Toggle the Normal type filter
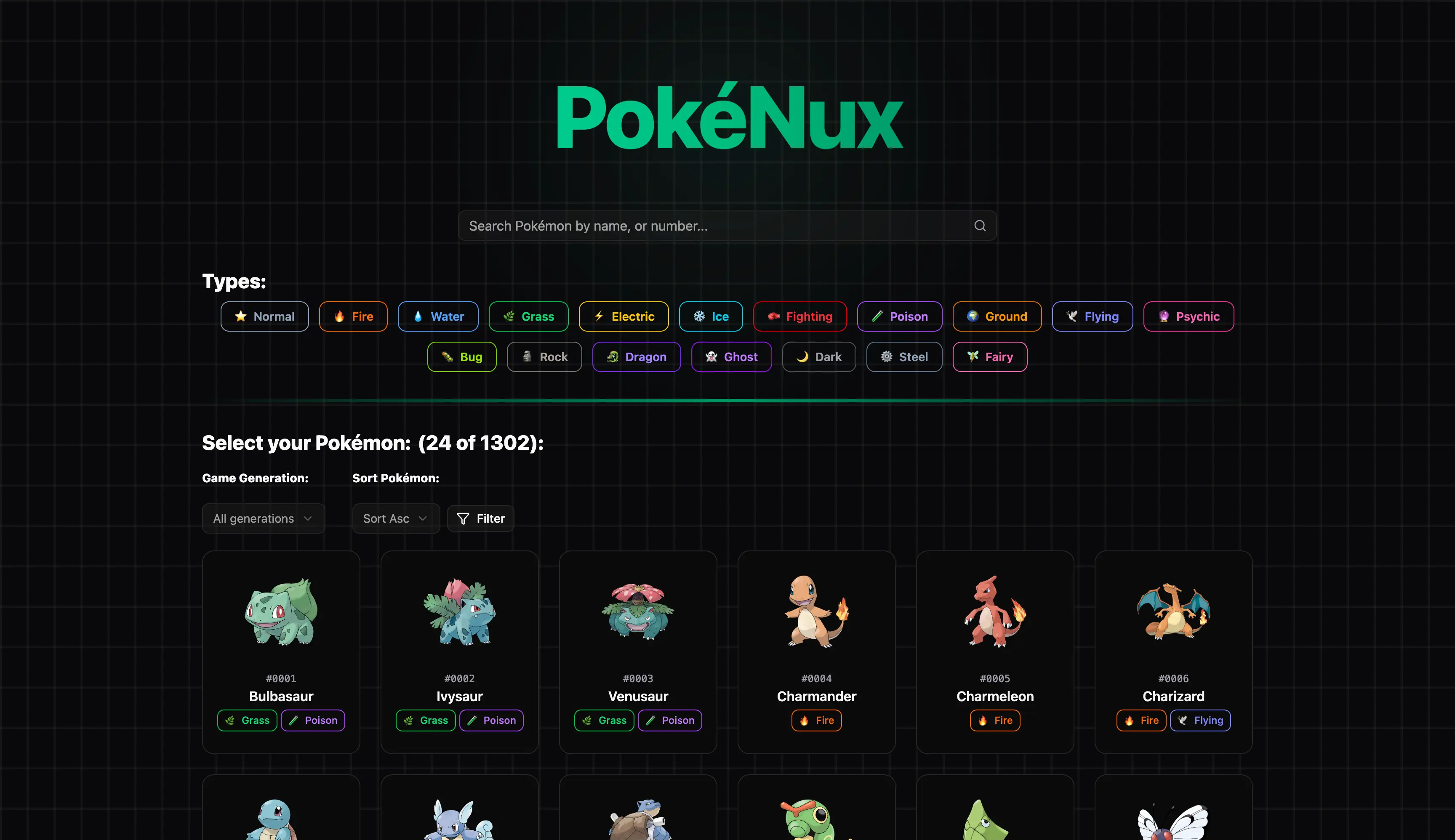1455x840 pixels. tap(264, 316)
